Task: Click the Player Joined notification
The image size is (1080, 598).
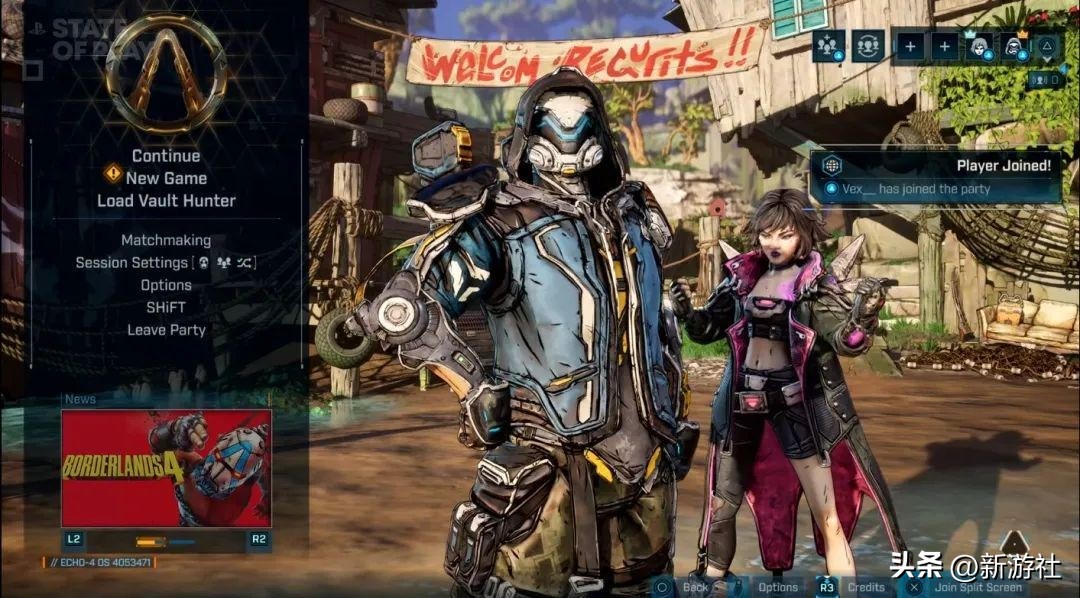Action: (935, 177)
